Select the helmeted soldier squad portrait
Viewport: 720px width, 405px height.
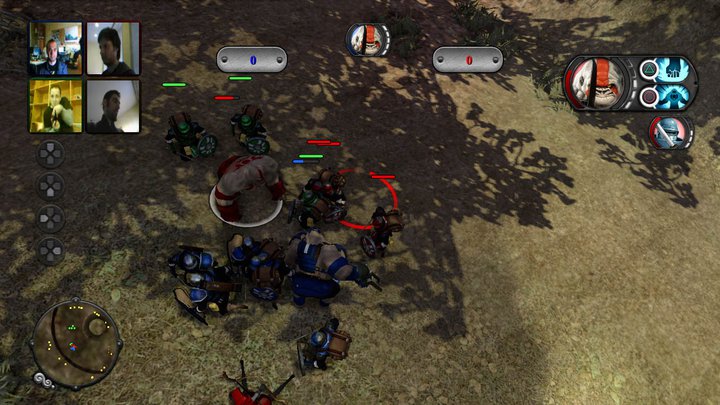pos(669,132)
